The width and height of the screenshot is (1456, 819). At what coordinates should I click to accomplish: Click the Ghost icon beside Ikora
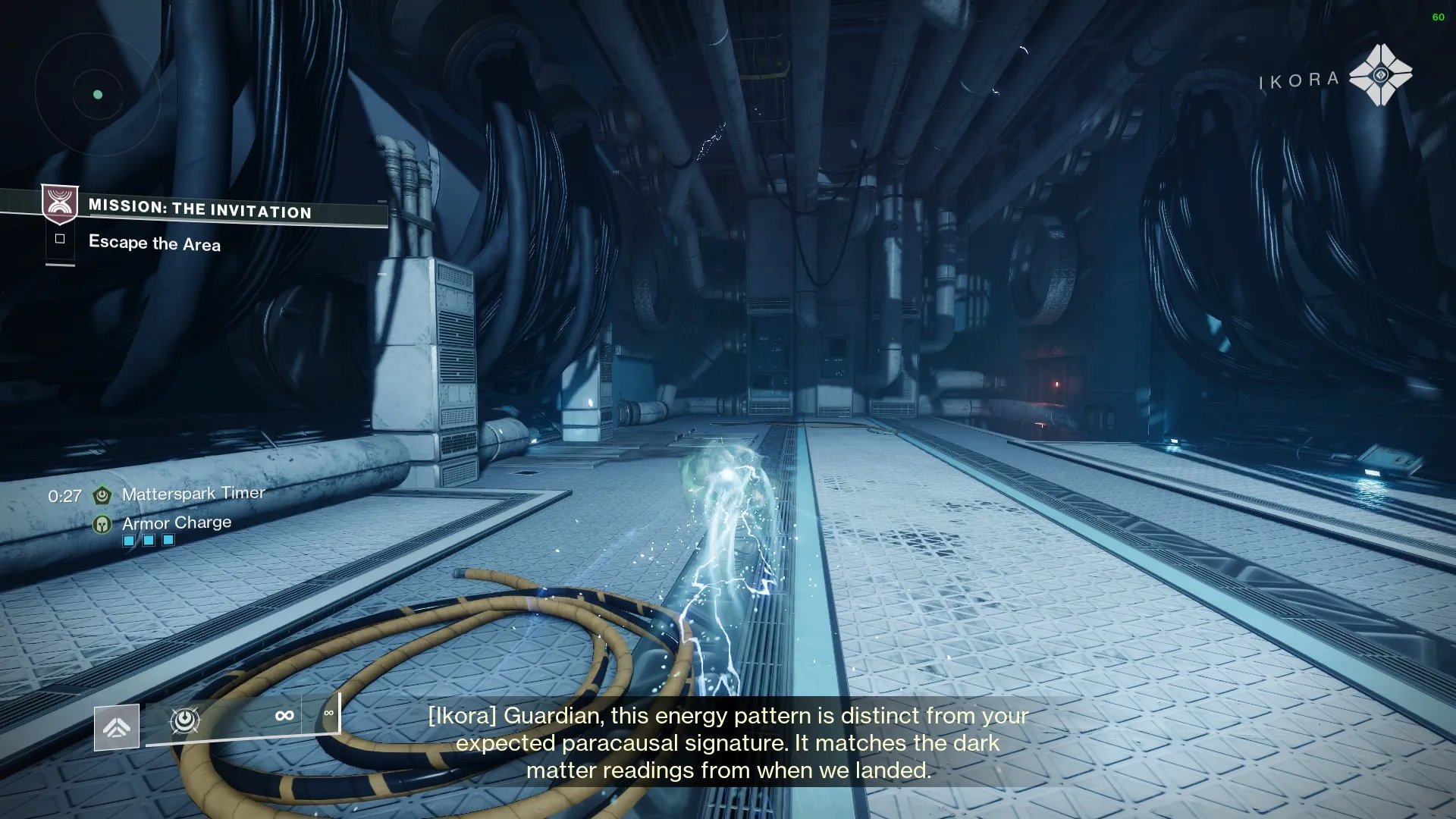pos(1380,75)
